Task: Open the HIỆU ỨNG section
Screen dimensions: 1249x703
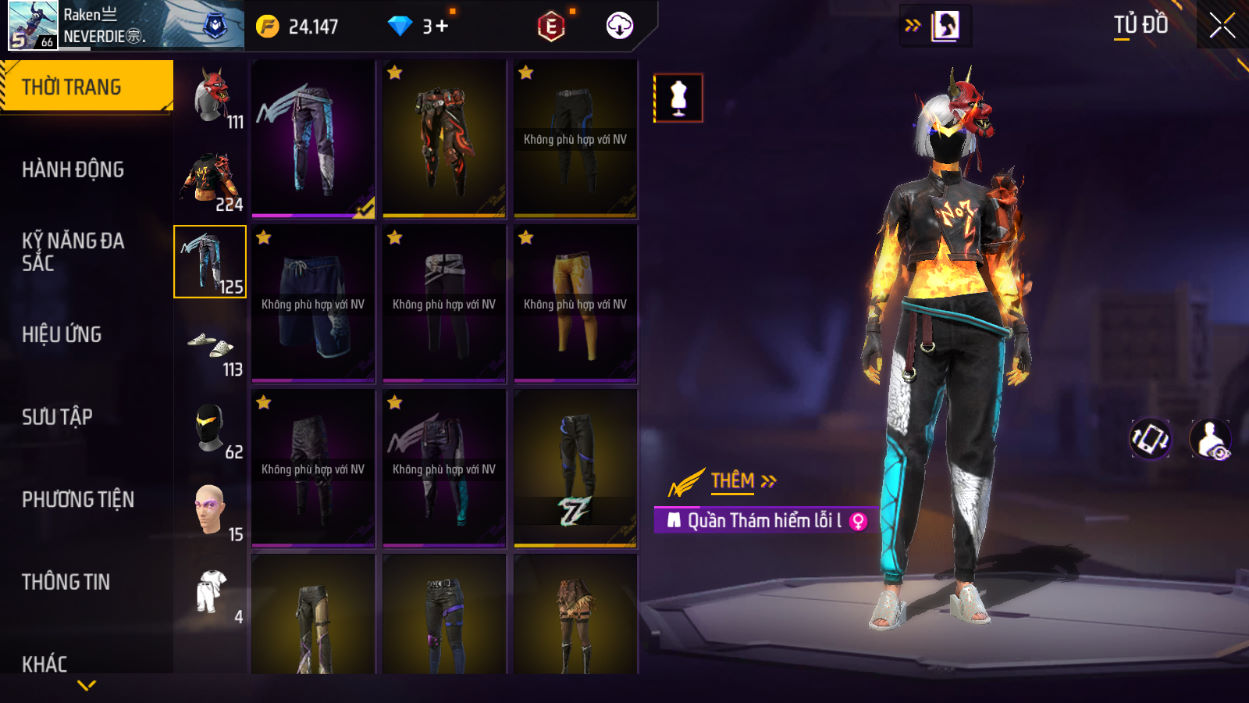Action: [62, 335]
